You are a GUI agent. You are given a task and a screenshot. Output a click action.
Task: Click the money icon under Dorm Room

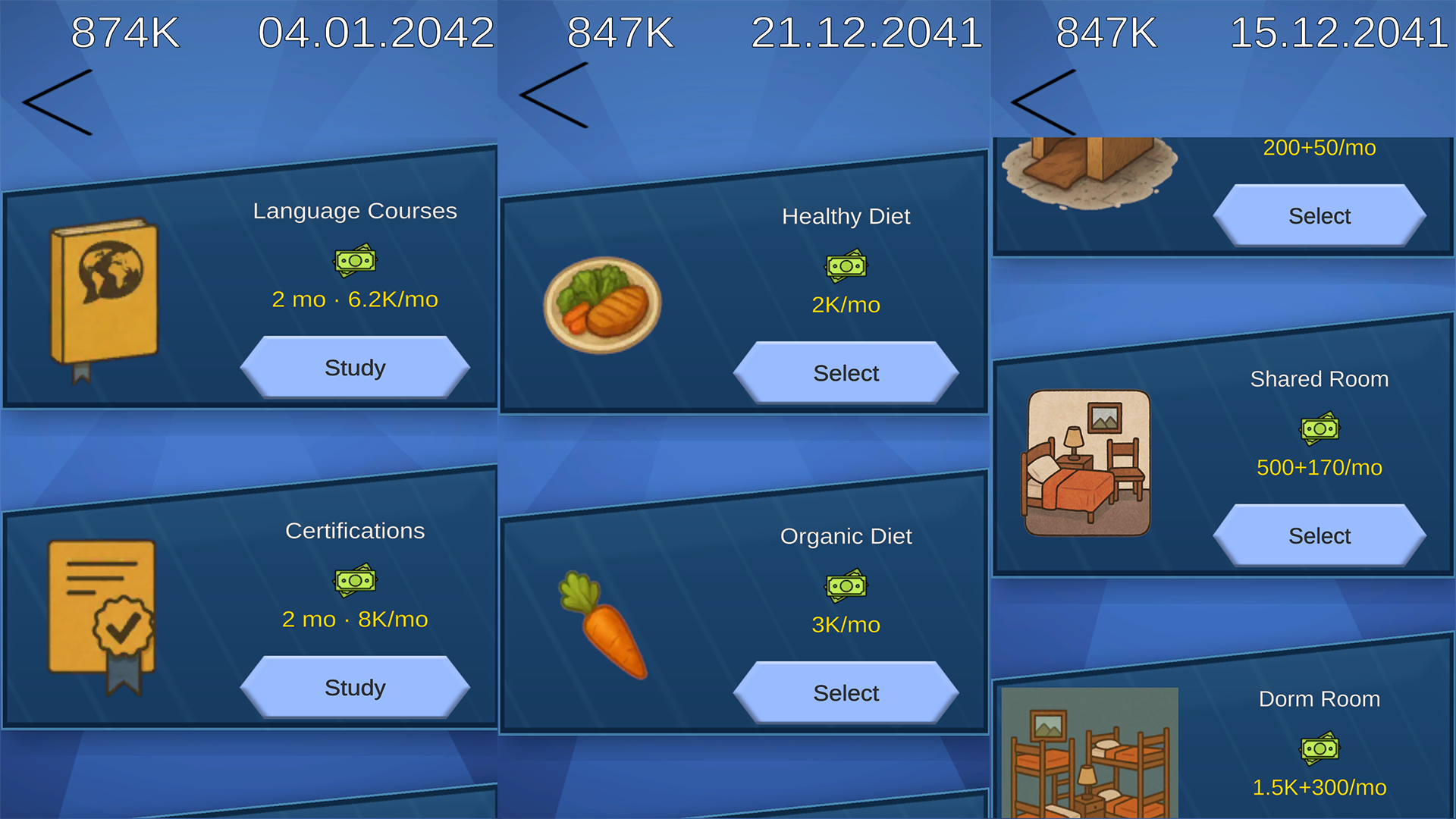coord(1319,749)
